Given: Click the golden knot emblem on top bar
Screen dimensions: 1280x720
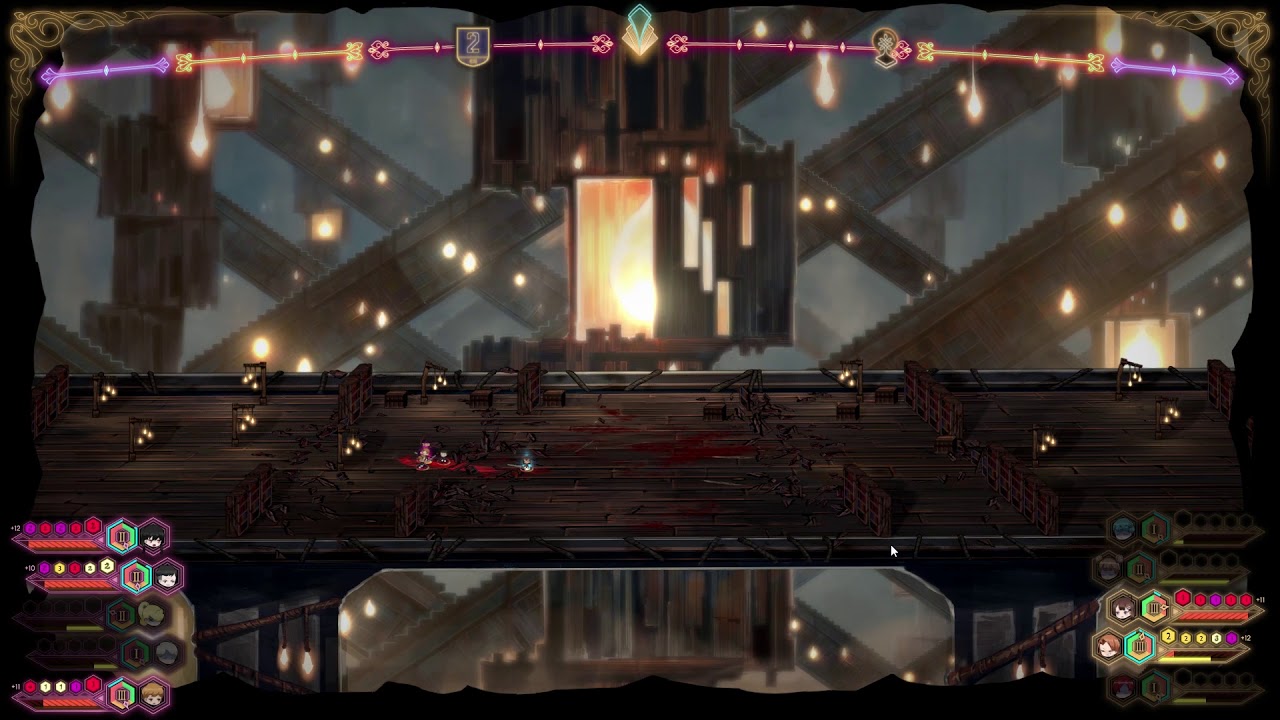Looking at the screenshot, I should click(x=886, y=47).
